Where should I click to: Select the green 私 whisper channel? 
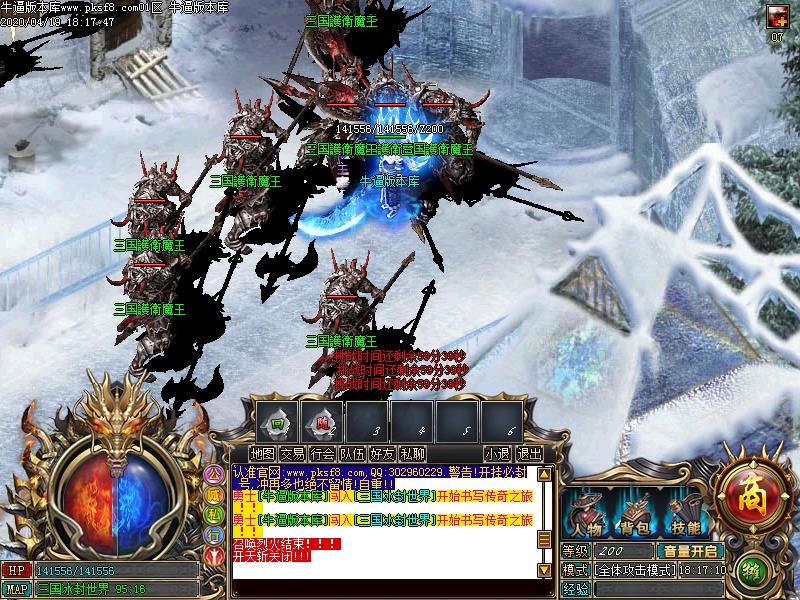click(x=214, y=514)
